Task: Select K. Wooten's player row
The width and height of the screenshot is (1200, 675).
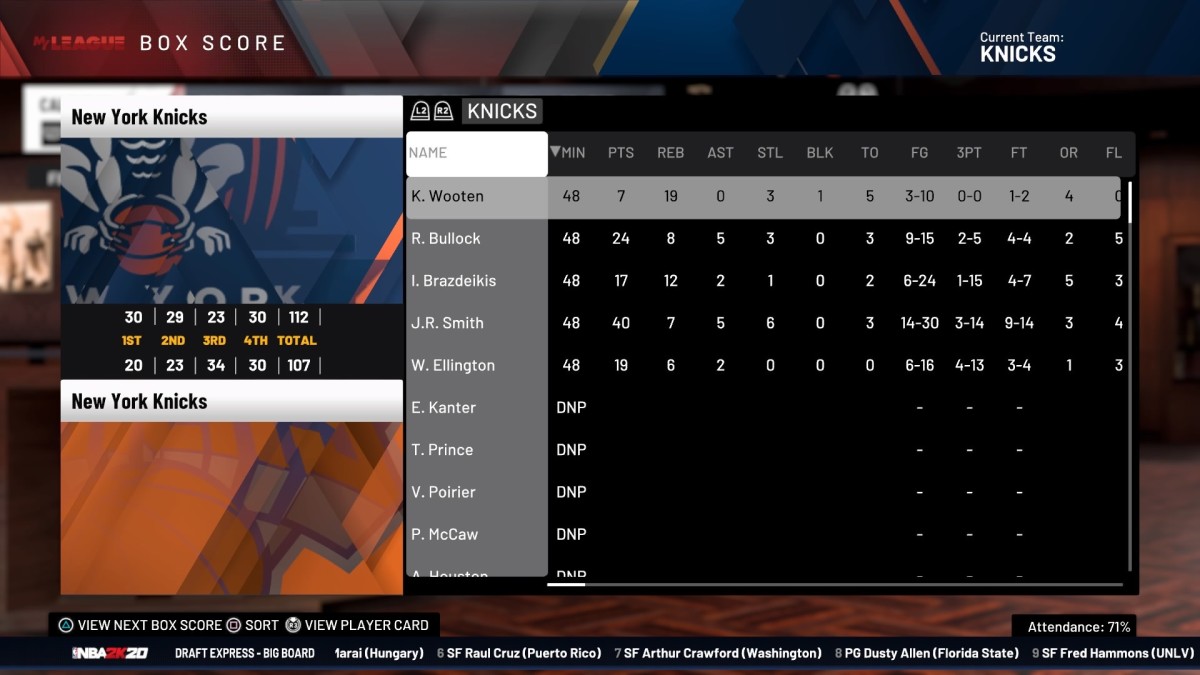Action: [x=447, y=196]
